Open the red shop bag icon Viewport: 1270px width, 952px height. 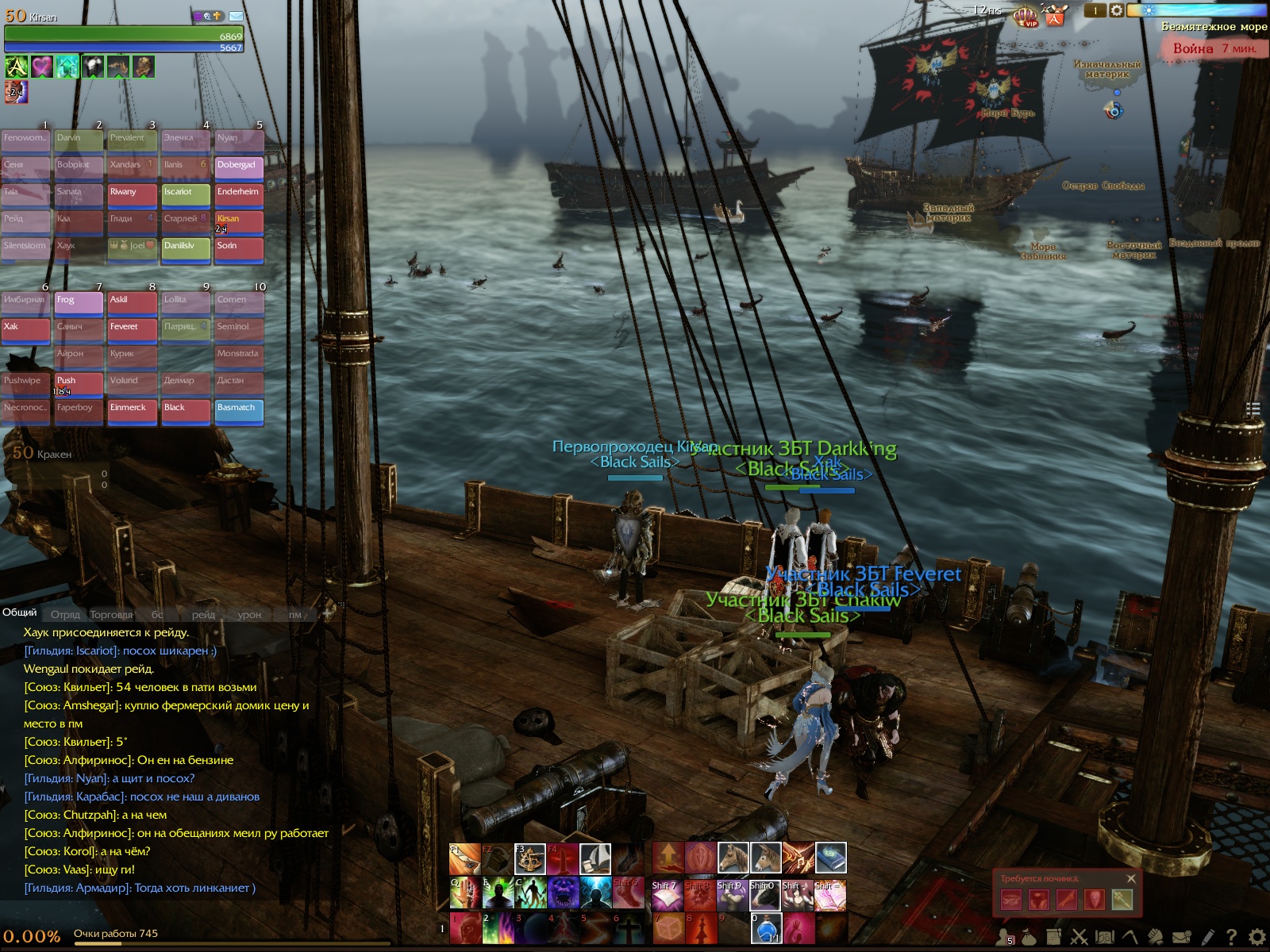1055,15
